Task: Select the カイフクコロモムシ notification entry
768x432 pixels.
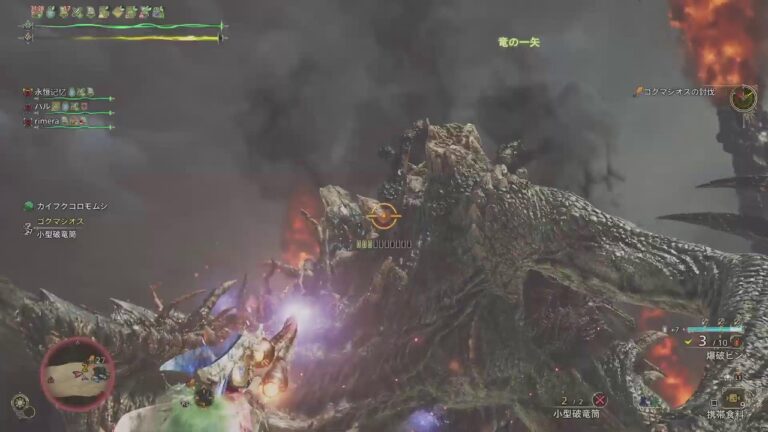Action: click(72, 206)
